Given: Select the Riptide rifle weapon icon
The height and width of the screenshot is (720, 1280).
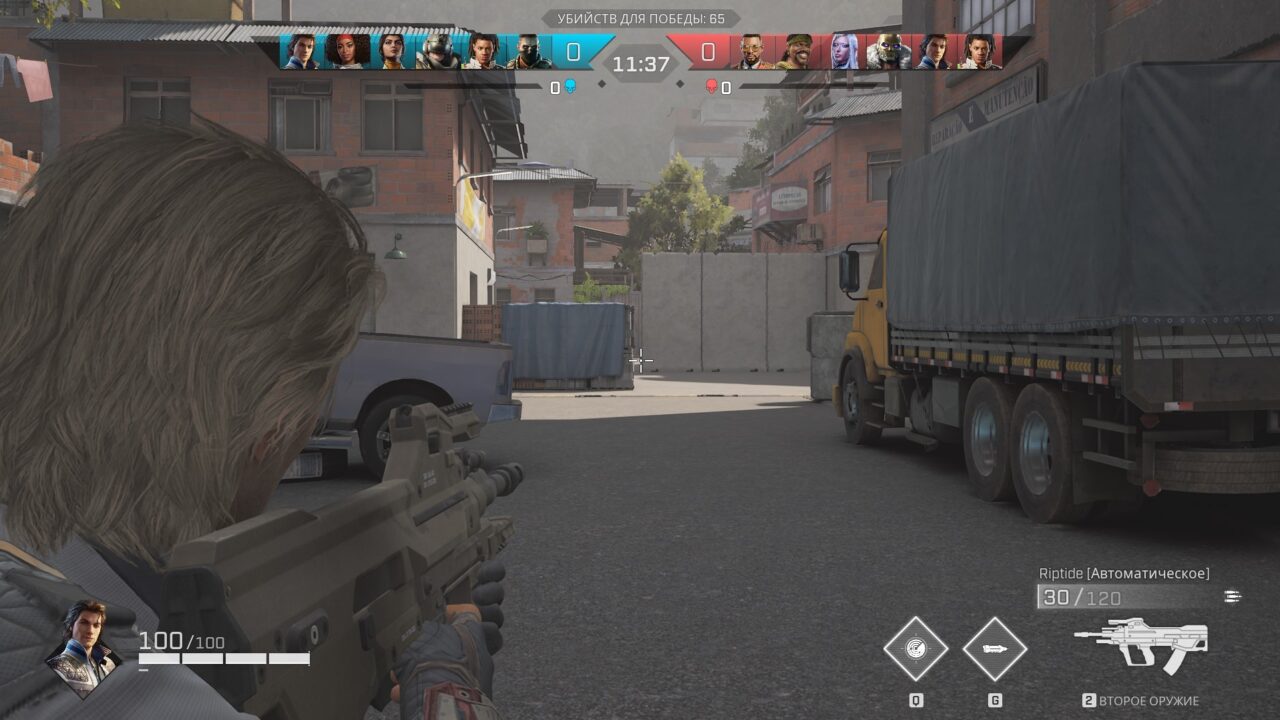Looking at the screenshot, I should click(x=1142, y=645).
